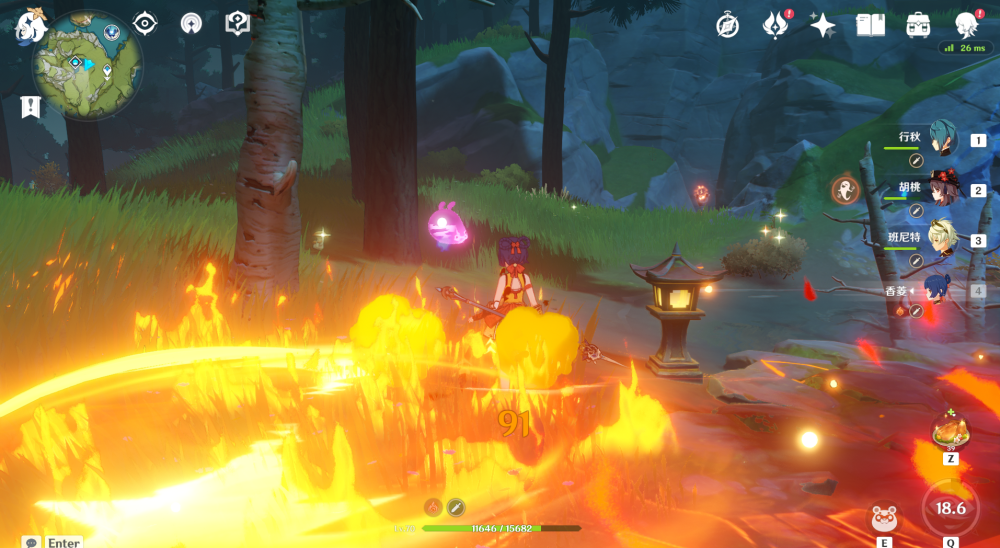The height and width of the screenshot is (548, 1000).
Task: Switch to party member 行秋
Action: [941, 139]
